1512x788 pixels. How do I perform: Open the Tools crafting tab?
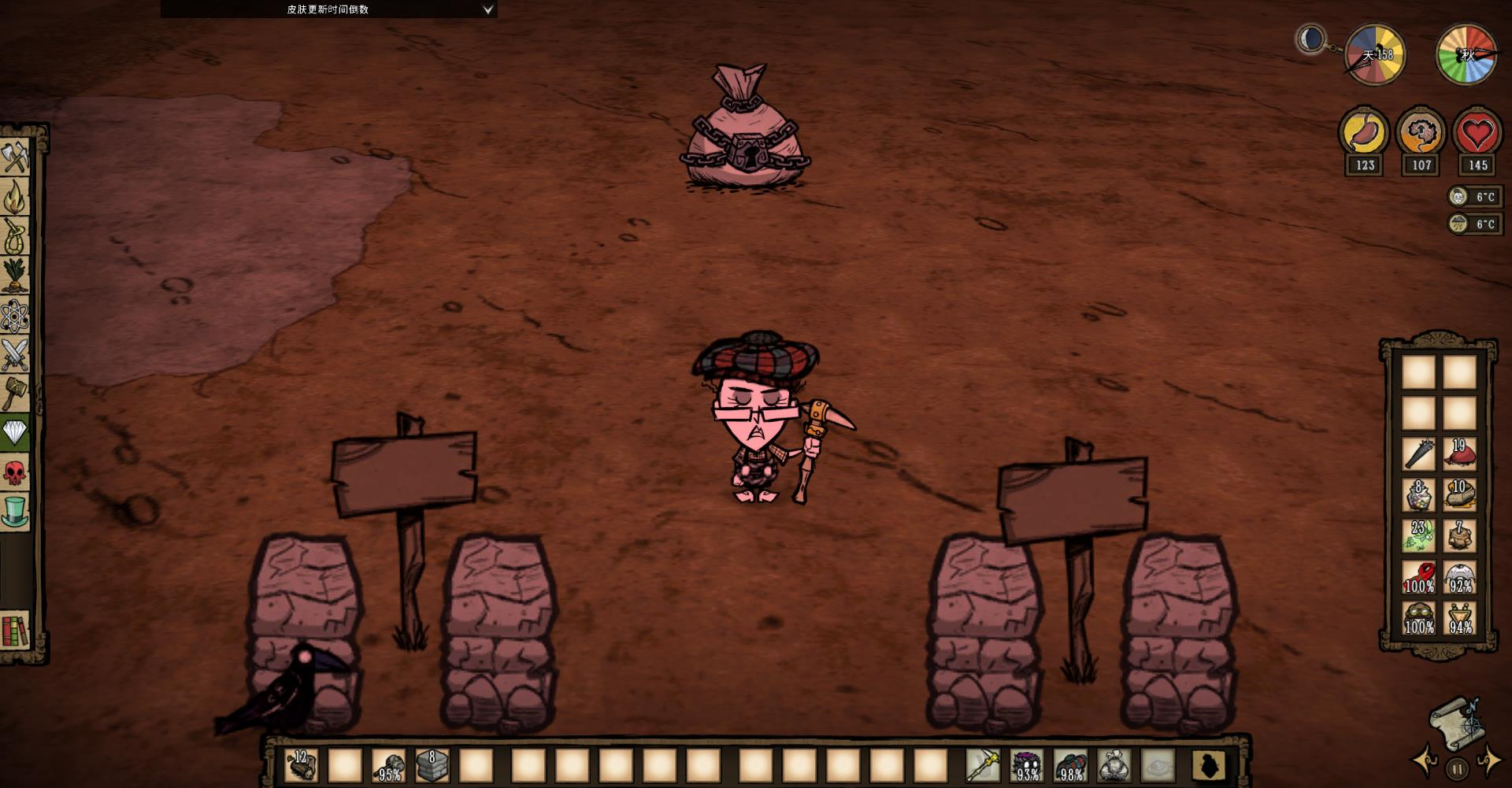point(15,157)
